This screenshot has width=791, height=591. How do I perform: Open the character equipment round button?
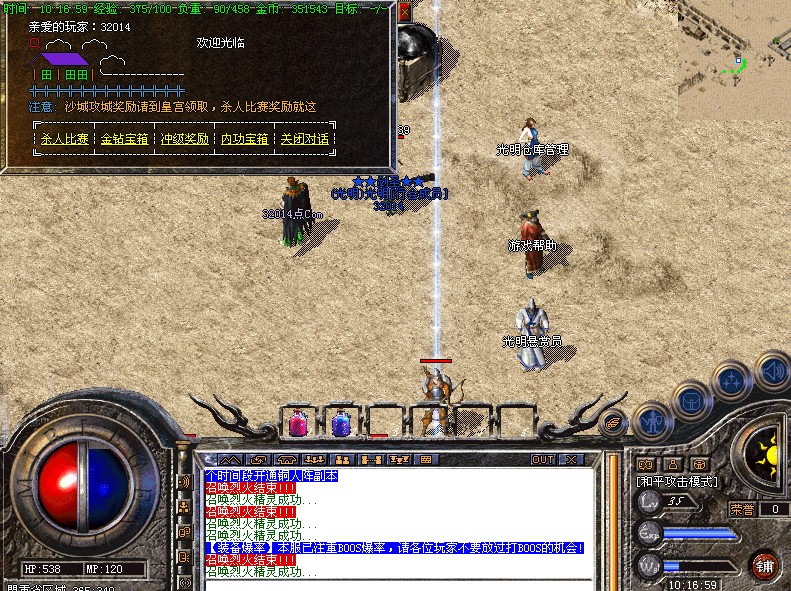651,421
